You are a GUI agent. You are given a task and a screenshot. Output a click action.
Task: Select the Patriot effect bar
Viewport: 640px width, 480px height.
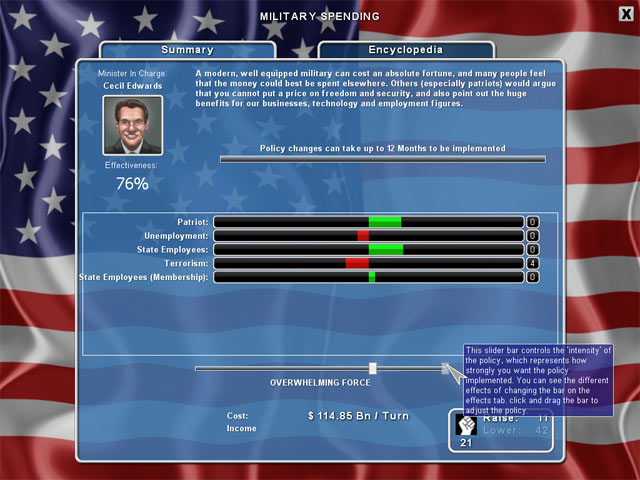point(368,221)
